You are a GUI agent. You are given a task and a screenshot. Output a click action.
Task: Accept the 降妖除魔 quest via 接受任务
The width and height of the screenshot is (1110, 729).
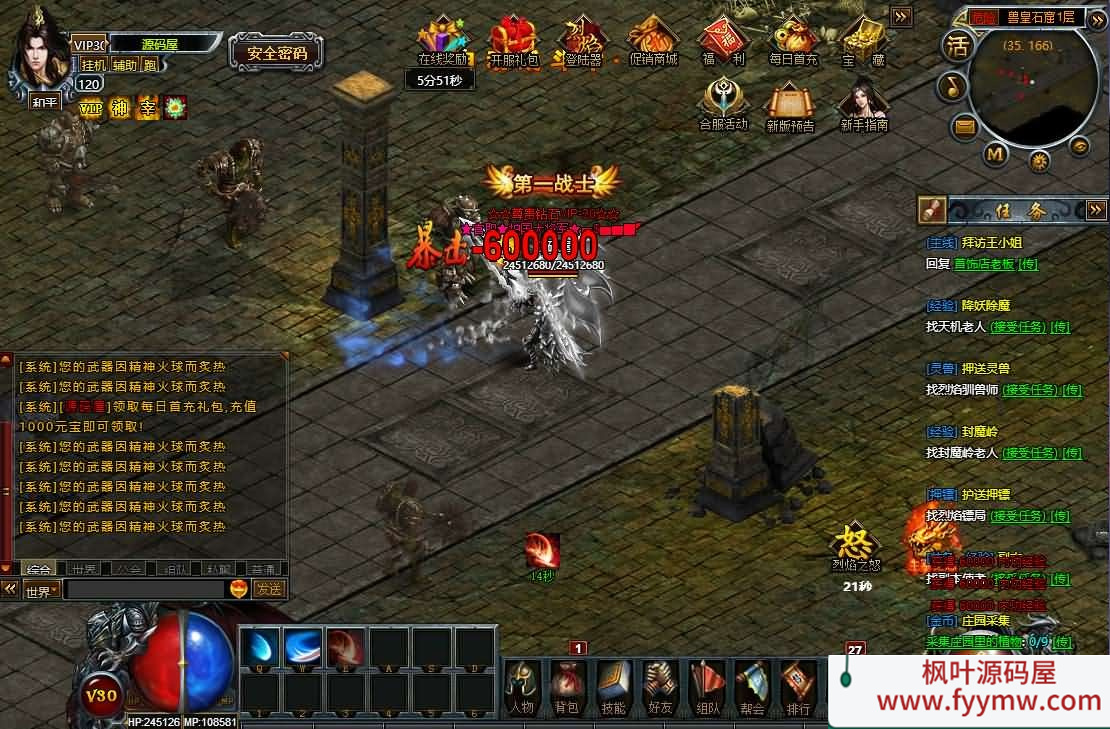click(1016, 327)
